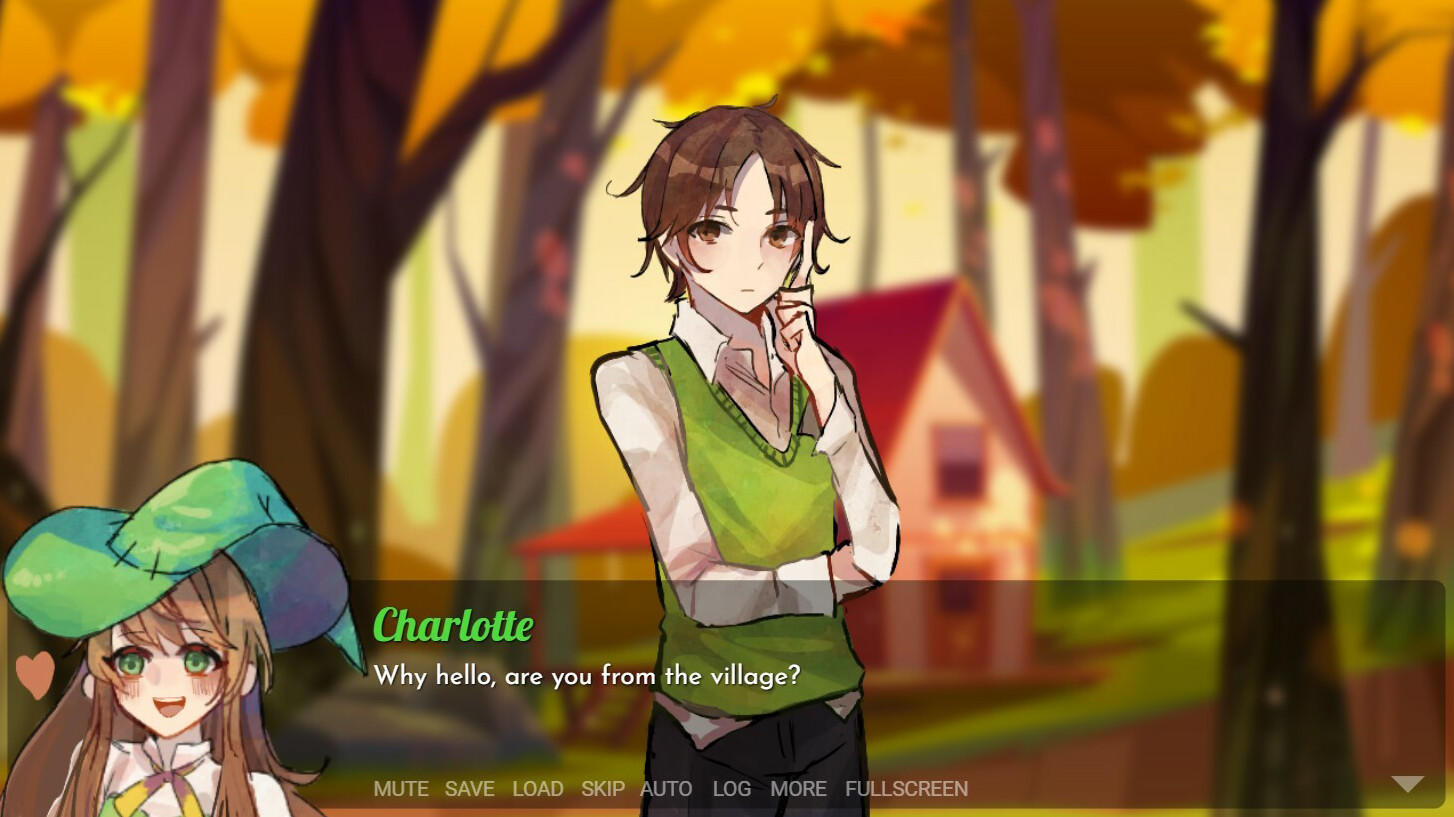Click the continue arrow triangle bottom-right
The height and width of the screenshot is (817, 1454).
pyautogui.click(x=1407, y=784)
